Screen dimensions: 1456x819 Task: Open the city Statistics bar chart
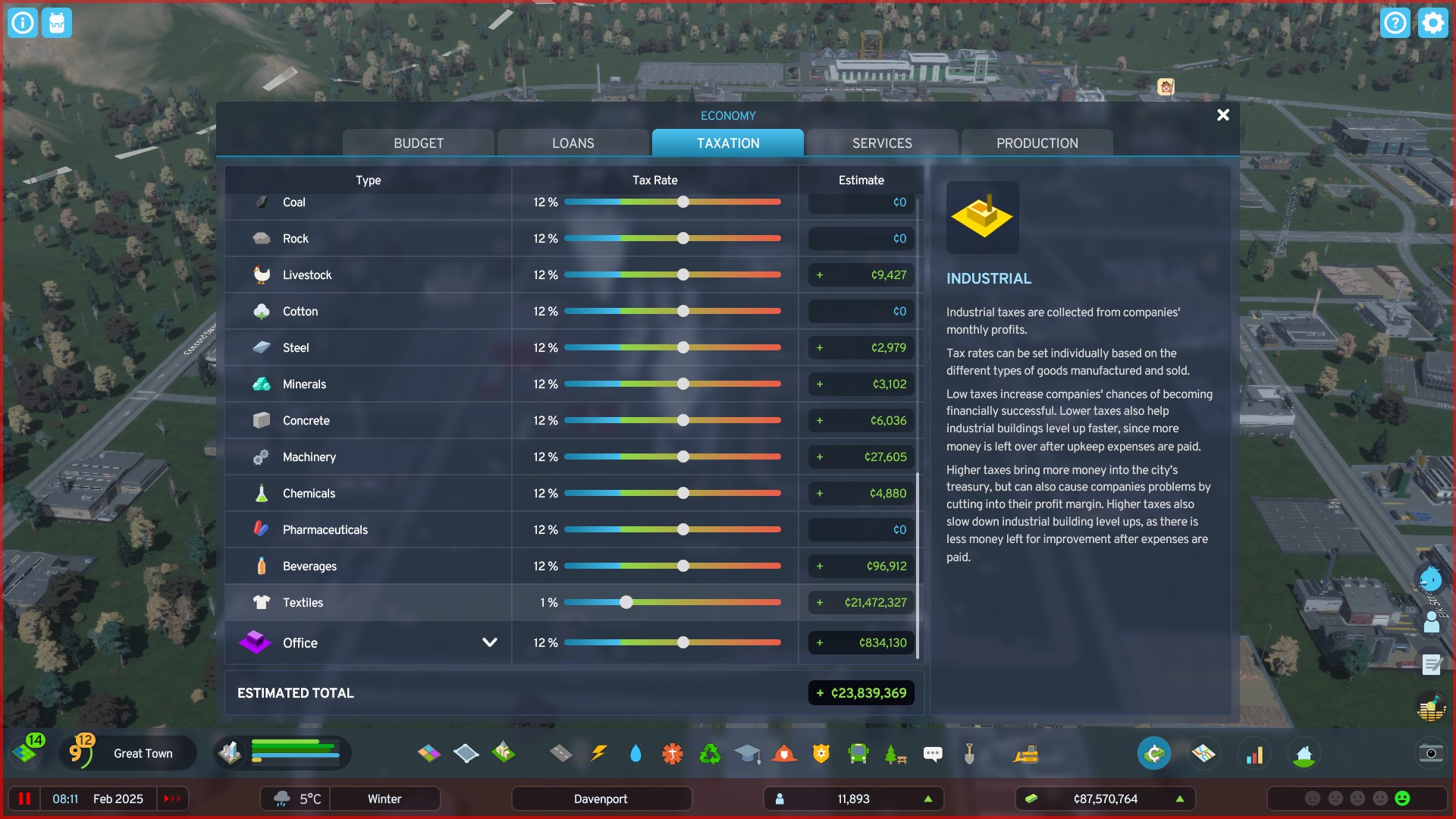[1255, 753]
